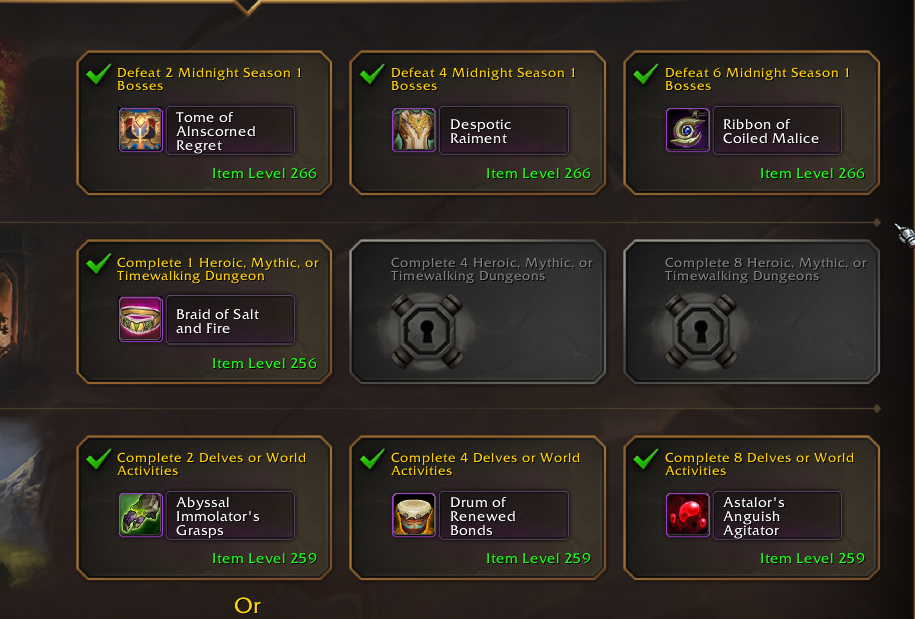Select the Braid of Salt and Fire reward

click(205, 320)
